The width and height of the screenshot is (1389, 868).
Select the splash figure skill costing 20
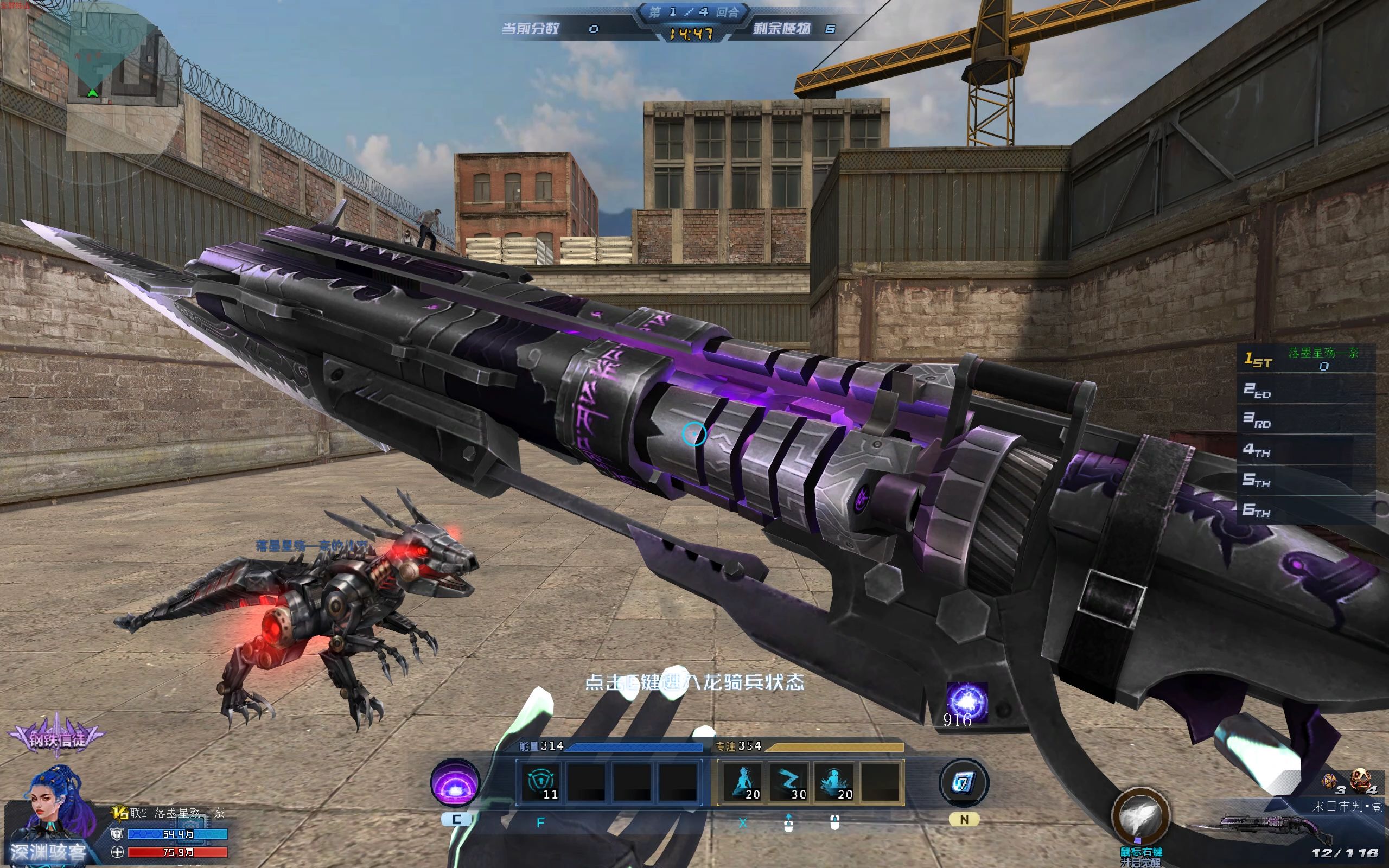coord(835,782)
